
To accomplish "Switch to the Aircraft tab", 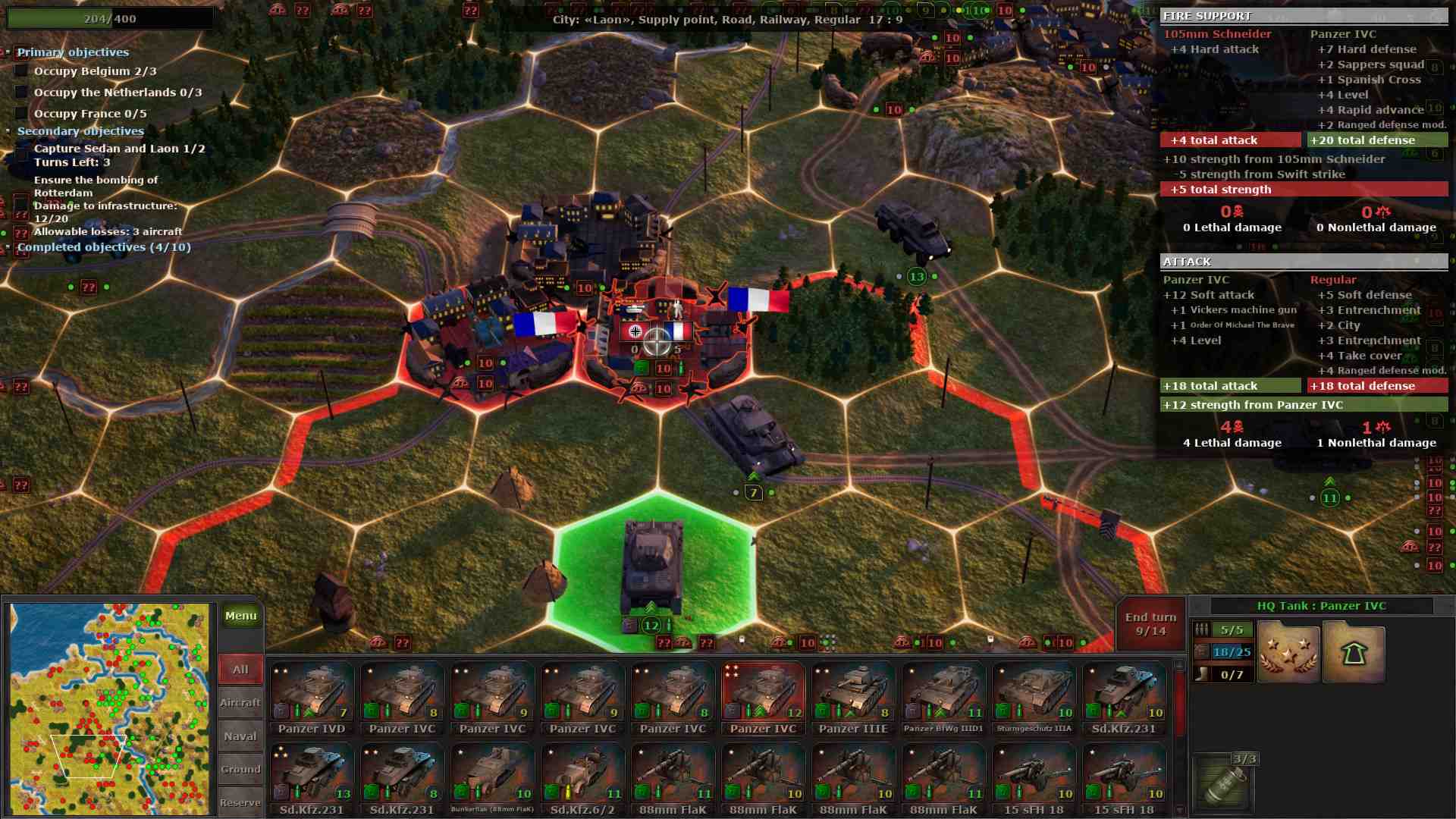I will click(x=240, y=702).
